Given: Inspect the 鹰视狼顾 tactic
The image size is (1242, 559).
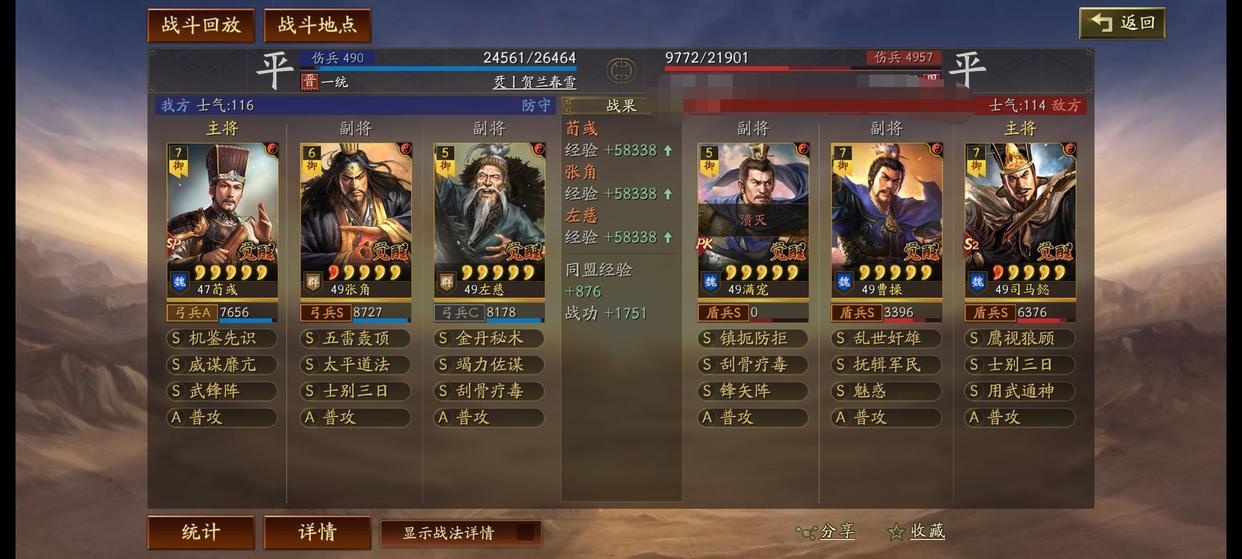Looking at the screenshot, I should point(1019,339).
